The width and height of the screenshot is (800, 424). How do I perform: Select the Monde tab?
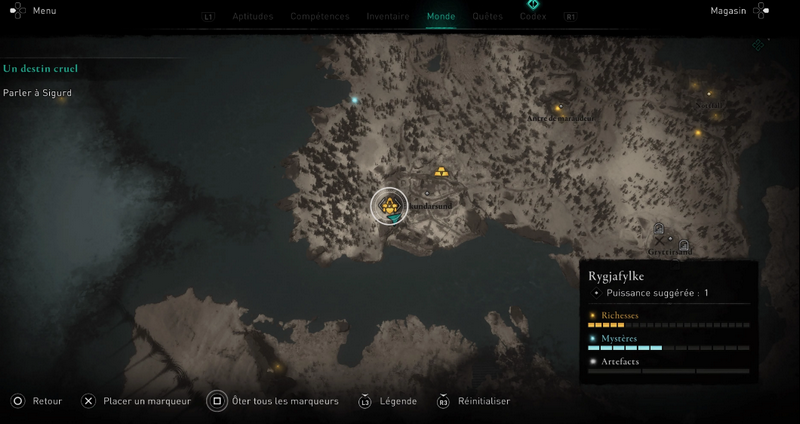(x=440, y=17)
